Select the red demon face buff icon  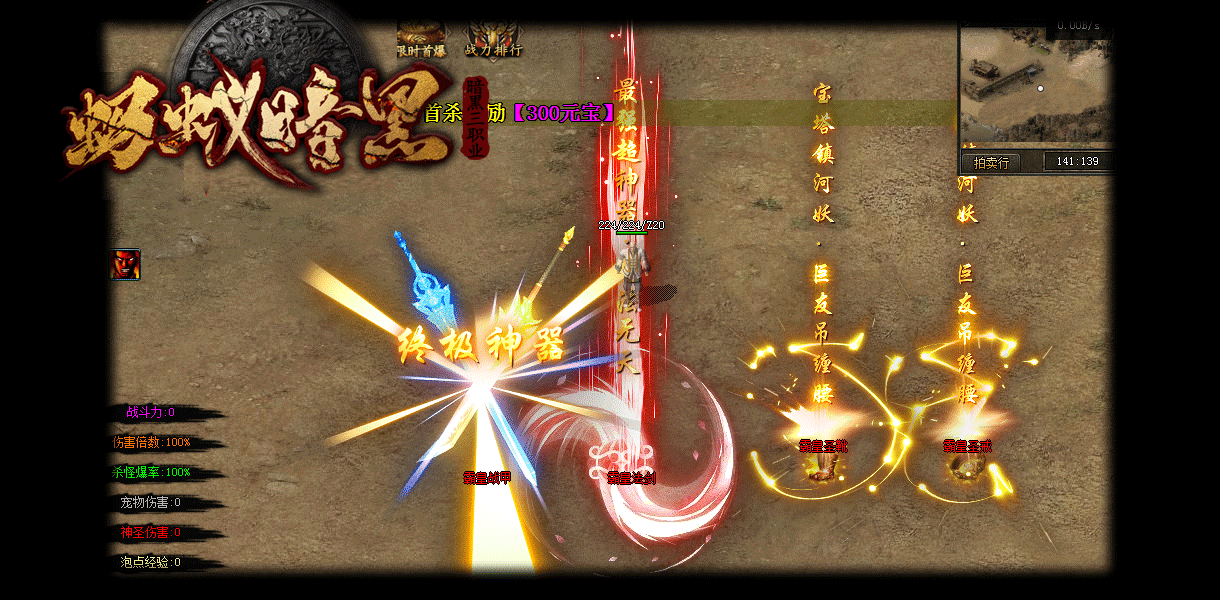click(x=125, y=265)
